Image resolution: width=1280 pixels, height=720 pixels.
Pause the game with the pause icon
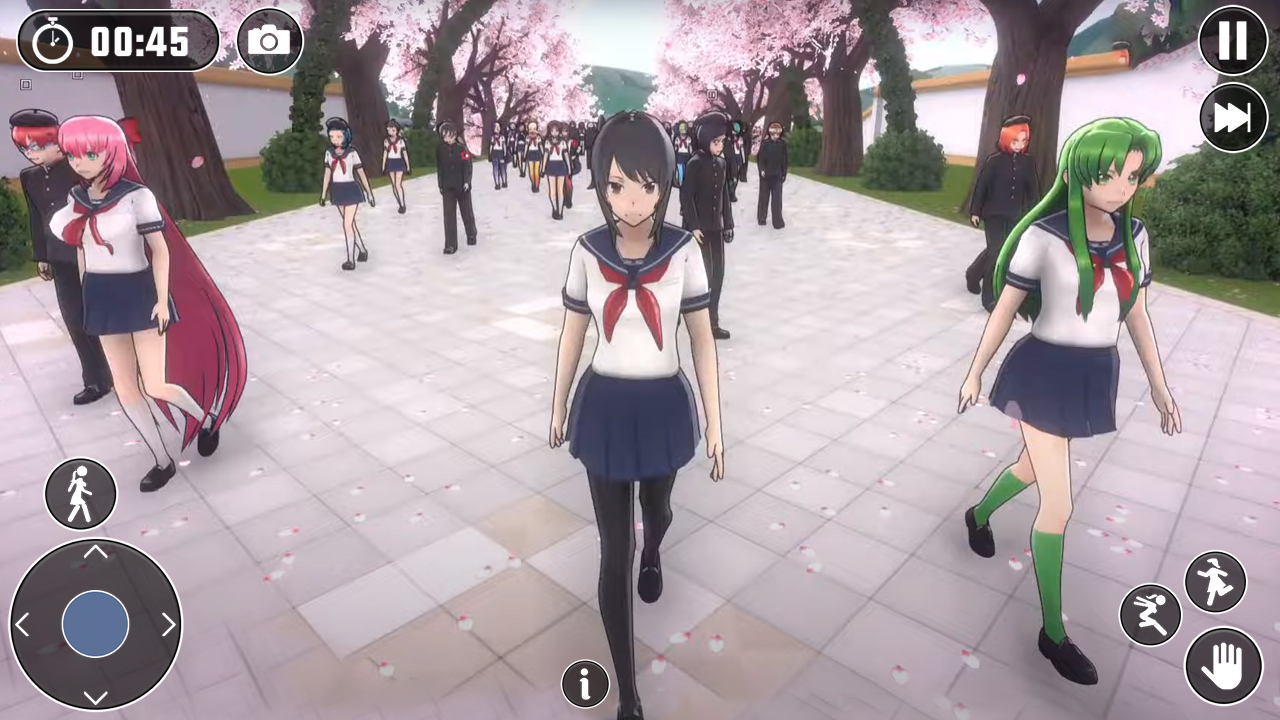click(x=1233, y=41)
